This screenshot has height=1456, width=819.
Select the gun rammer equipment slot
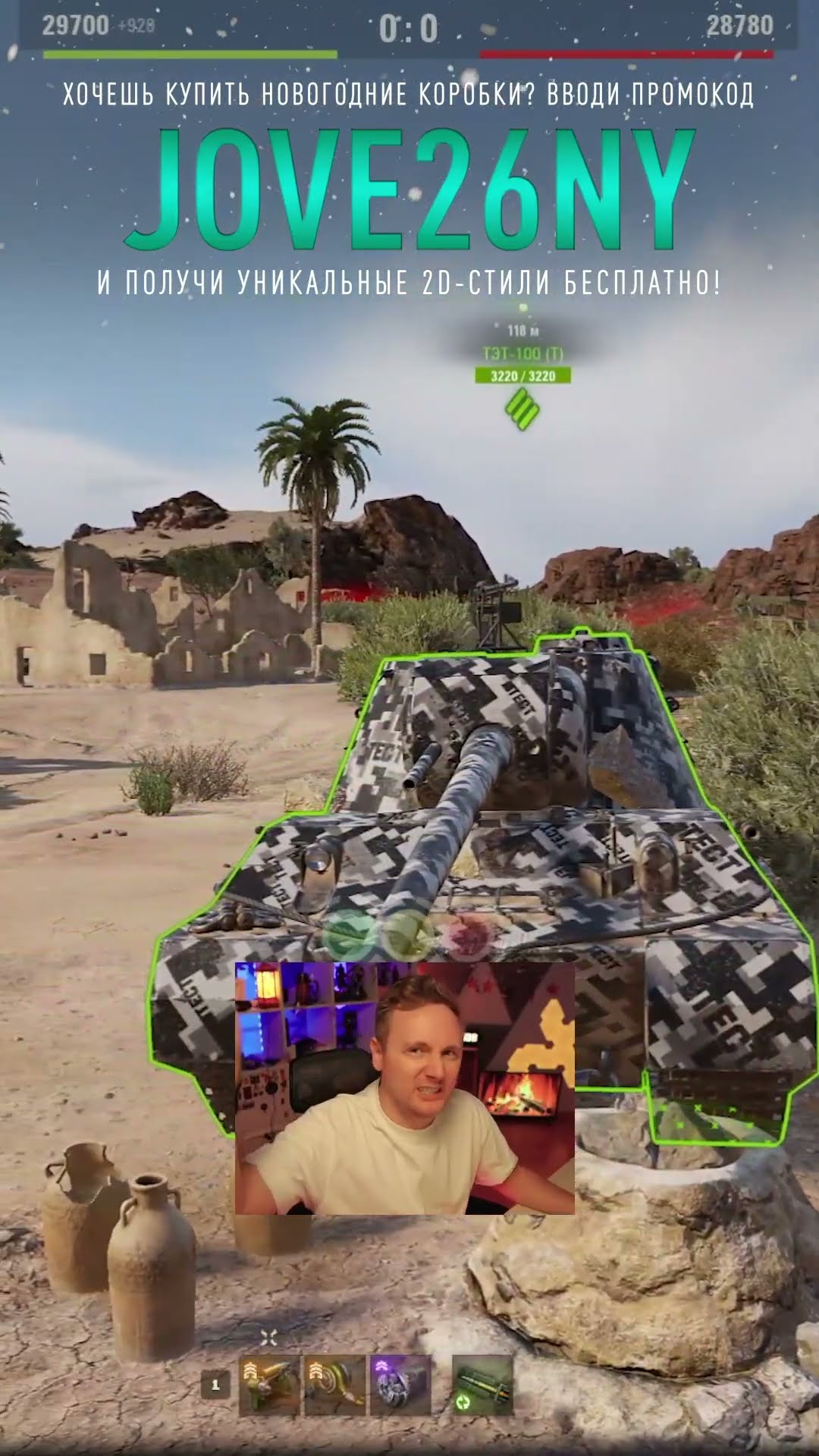click(x=269, y=1385)
